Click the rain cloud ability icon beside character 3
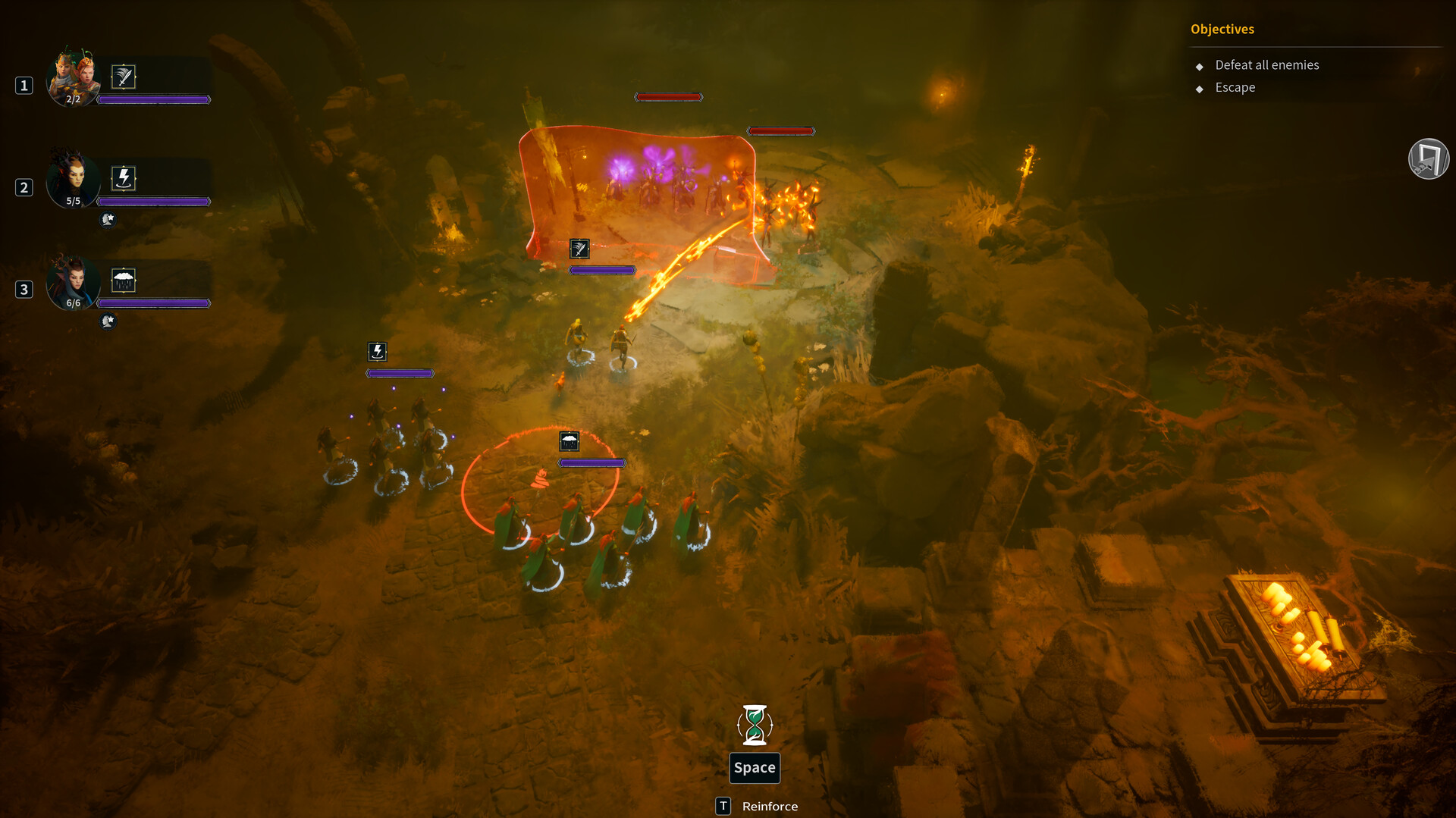 click(x=124, y=279)
